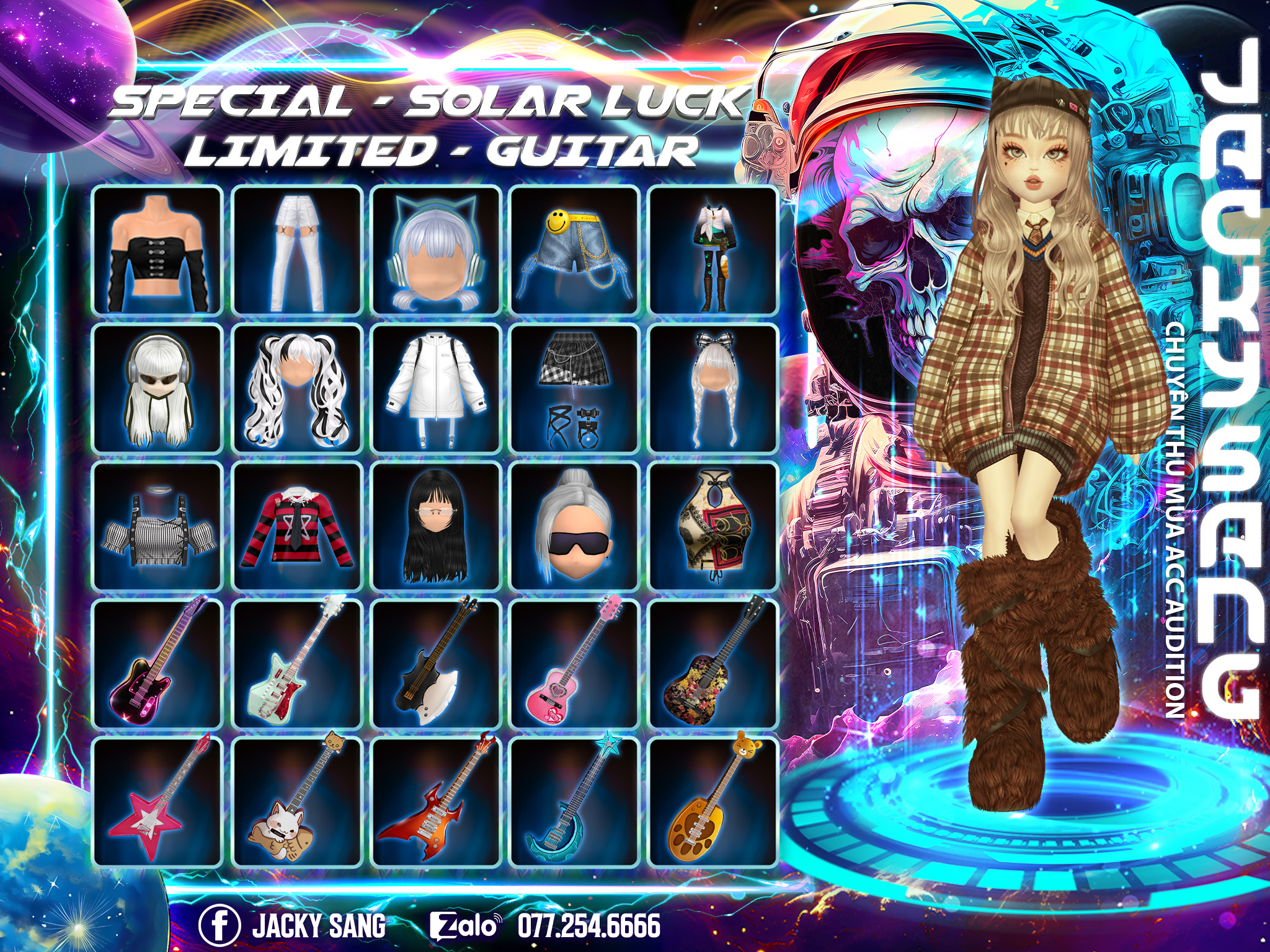The height and width of the screenshot is (952, 1270).
Task: Choose the axe-shaped black guitar
Action: (x=436, y=664)
